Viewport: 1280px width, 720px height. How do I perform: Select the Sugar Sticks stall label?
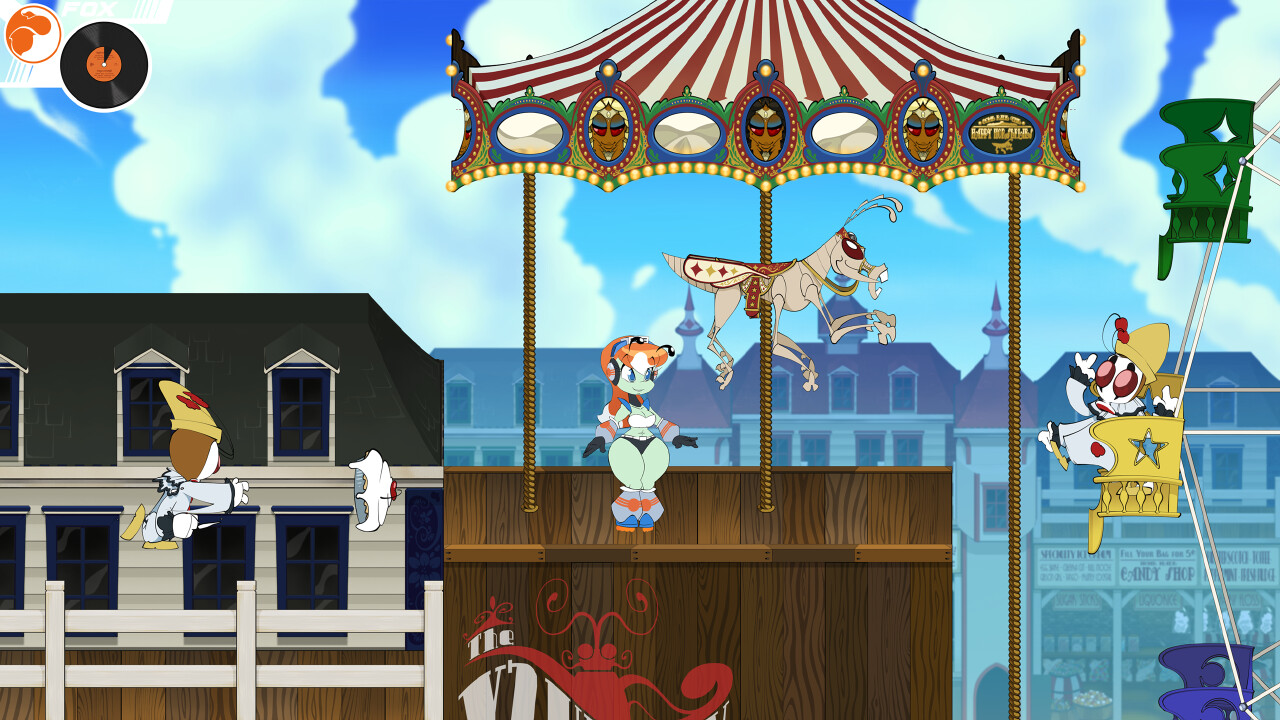1078,598
